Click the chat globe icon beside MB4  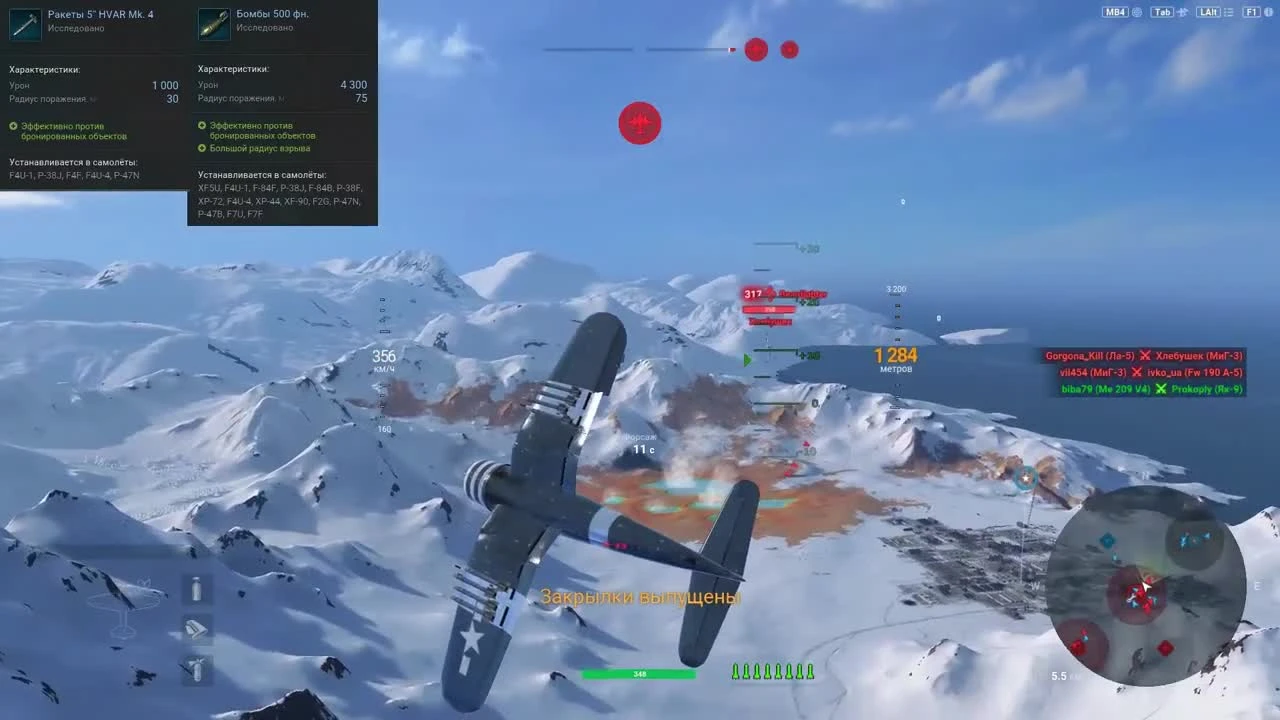click(x=1137, y=12)
